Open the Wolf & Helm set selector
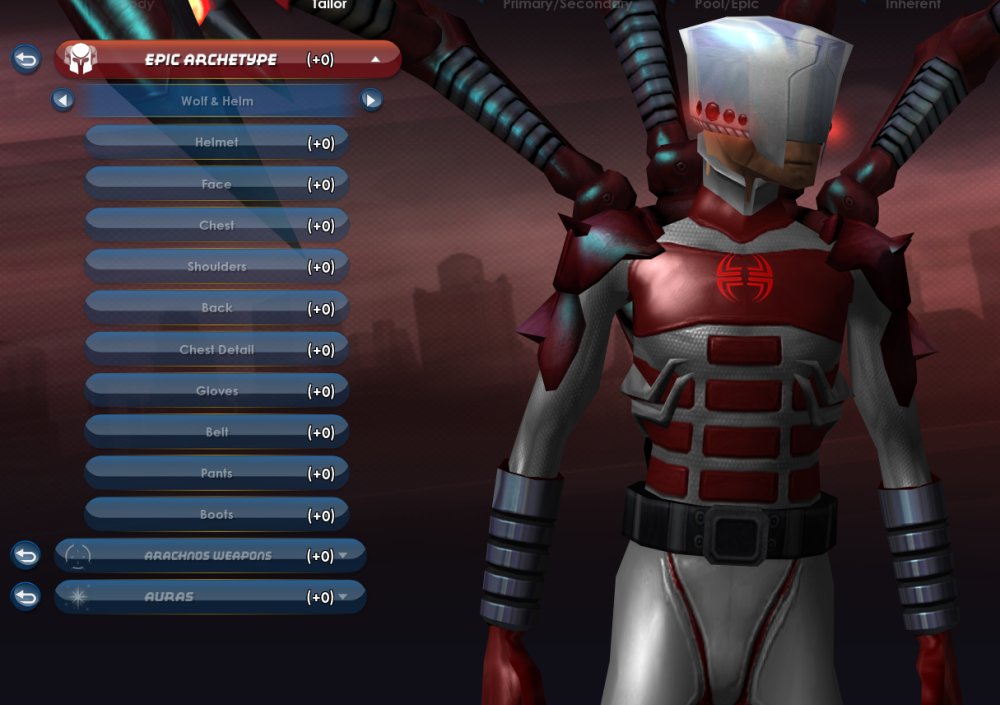Image resolution: width=1000 pixels, height=705 pixels. [x=217, y=101]
